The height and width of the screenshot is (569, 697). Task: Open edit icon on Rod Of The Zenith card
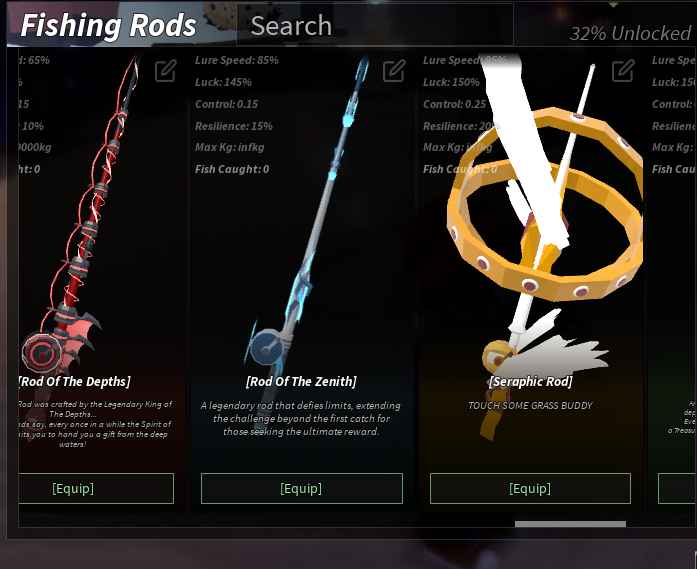tap(394, 71)
